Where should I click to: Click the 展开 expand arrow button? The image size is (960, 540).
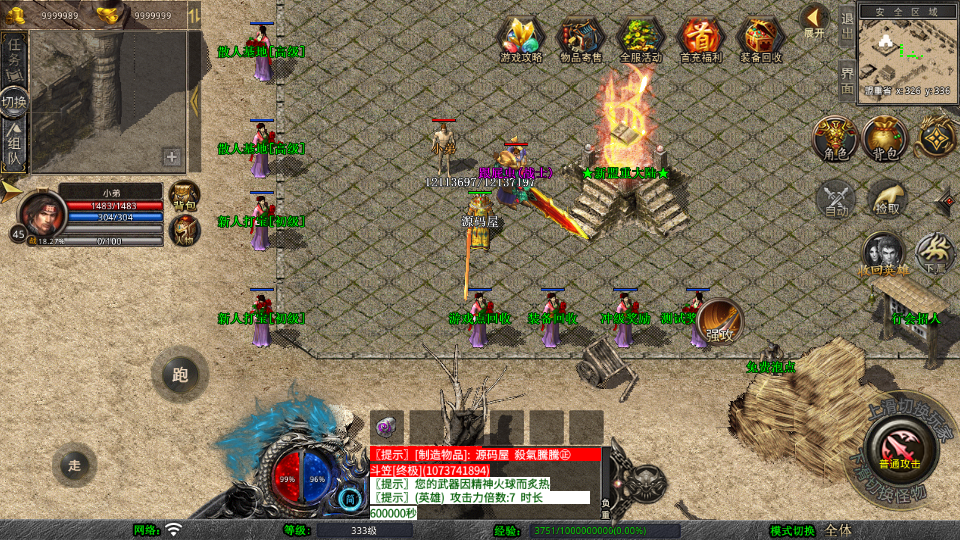[815, 20]
